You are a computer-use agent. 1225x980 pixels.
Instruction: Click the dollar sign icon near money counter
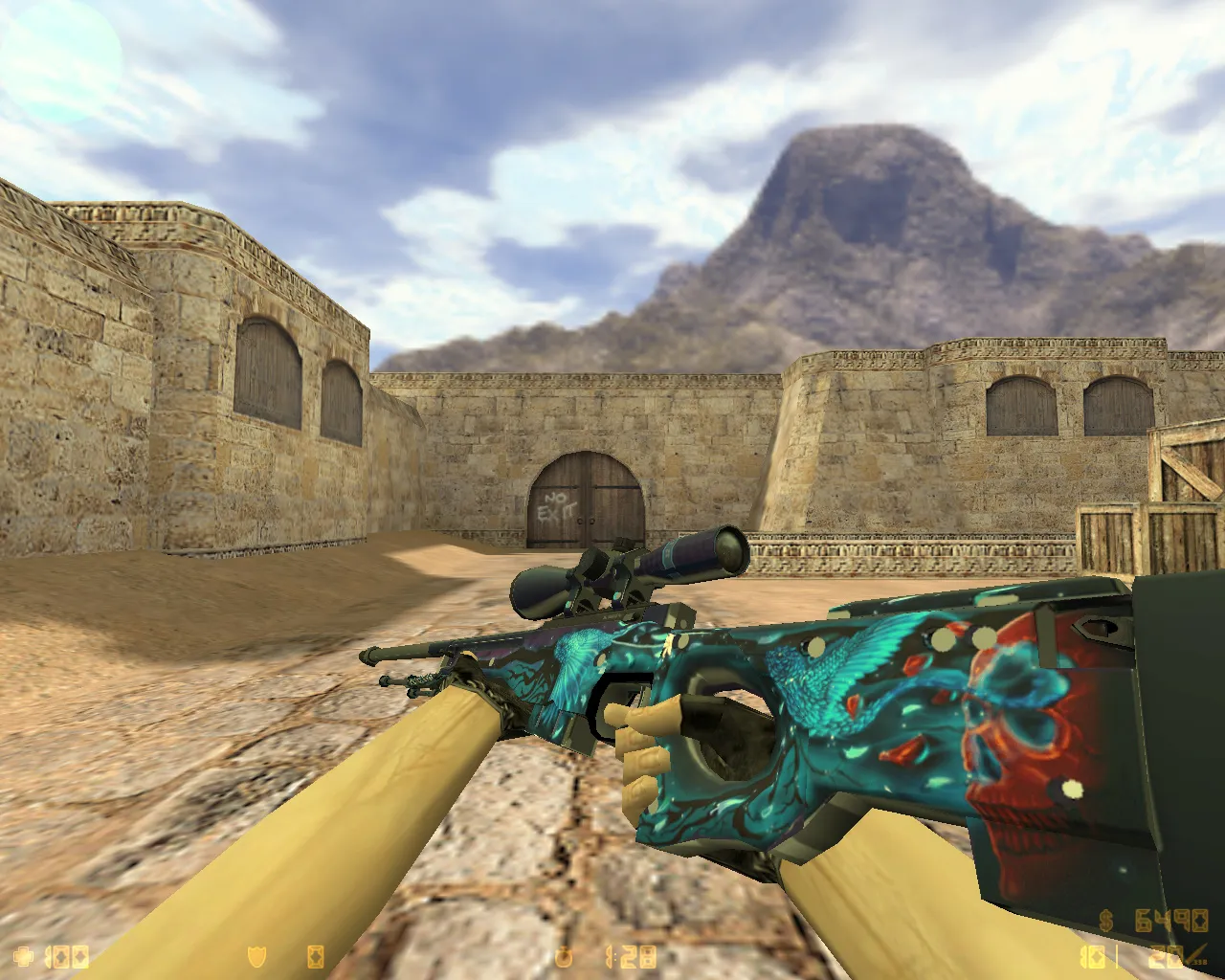[1106, 920]
